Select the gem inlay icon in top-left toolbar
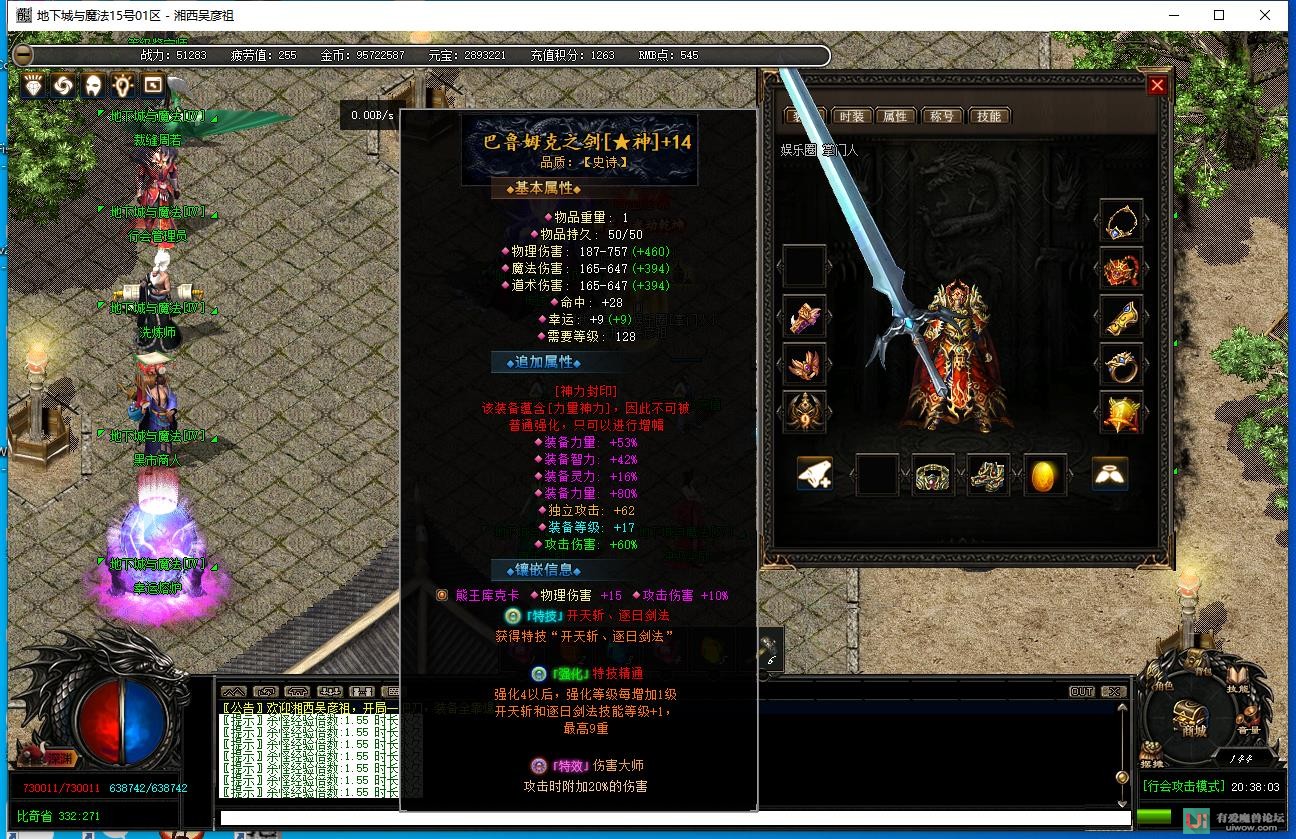Image resolution: width=1296 pixels, height=839 pixels. pos(32,86)
